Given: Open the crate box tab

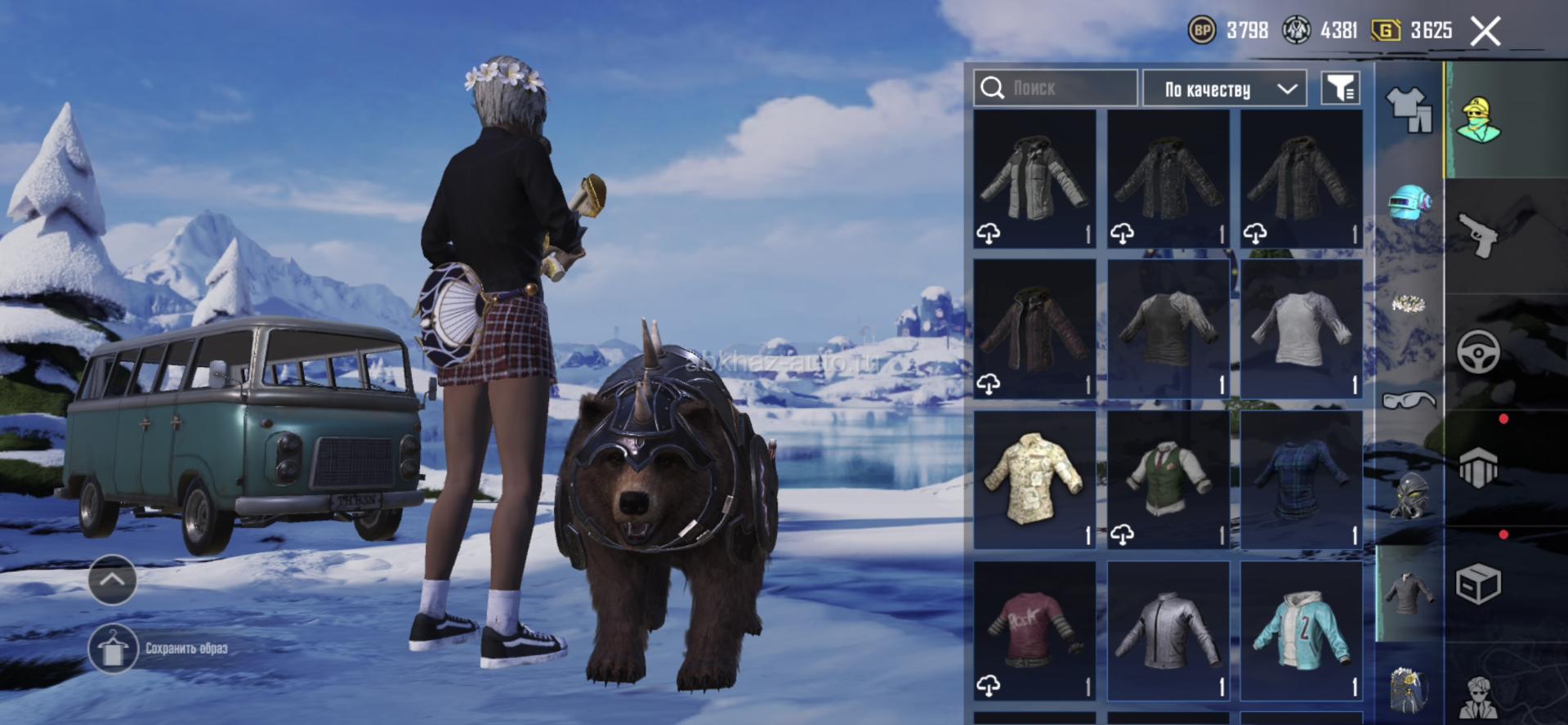Looking at the screenshot, I should (1478, 584).
